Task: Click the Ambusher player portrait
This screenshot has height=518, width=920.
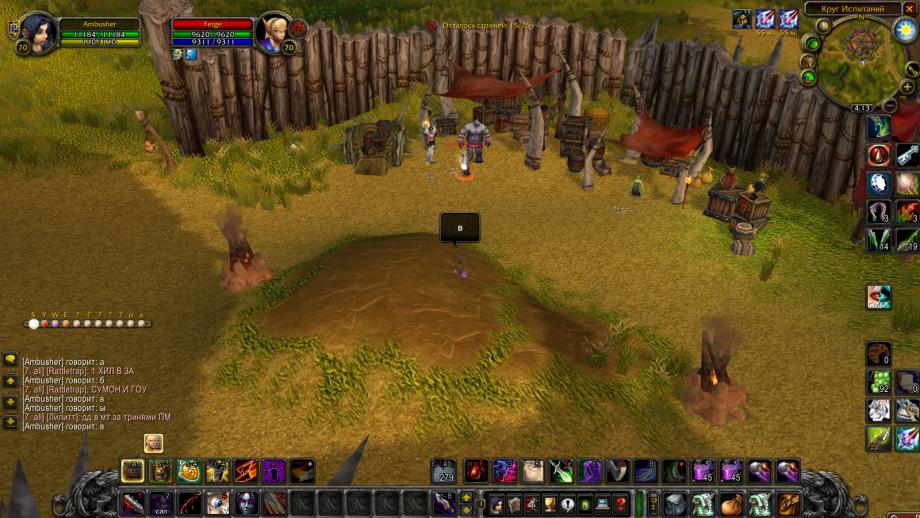Action: (x=36, y=31)
